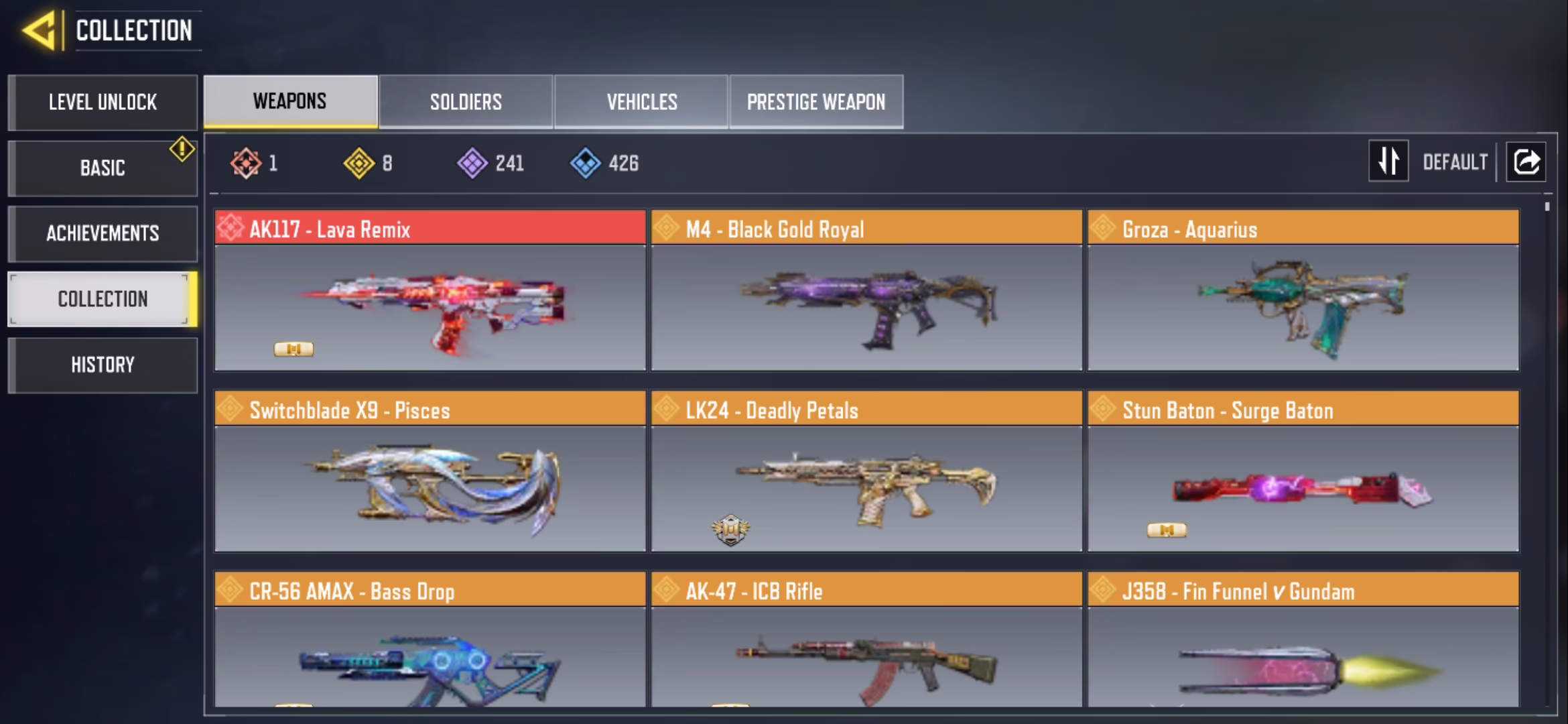The image size is (1568, 724).
Task: Select the Collection menu entry
Action: [103, 299]
